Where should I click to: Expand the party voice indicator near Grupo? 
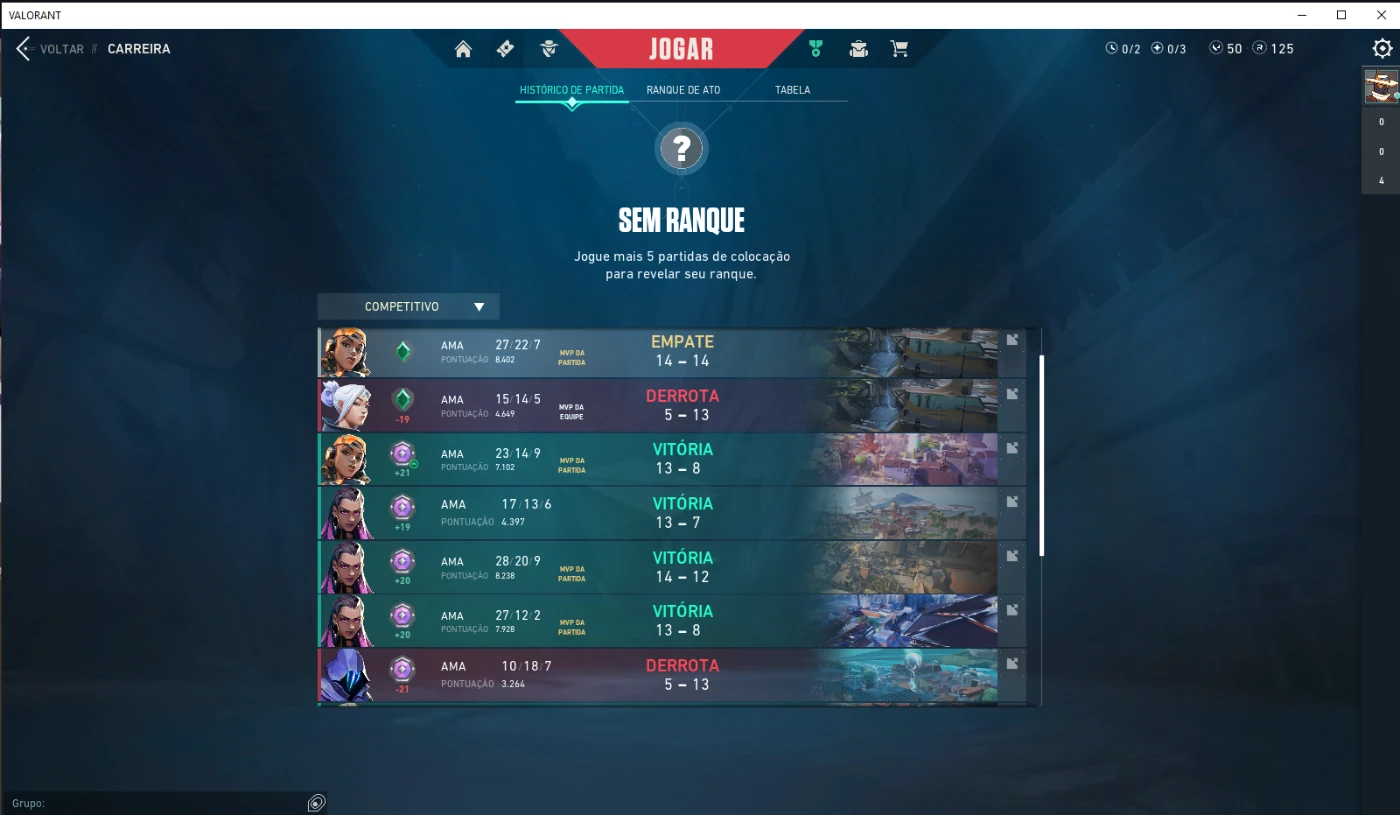point(317,803)
